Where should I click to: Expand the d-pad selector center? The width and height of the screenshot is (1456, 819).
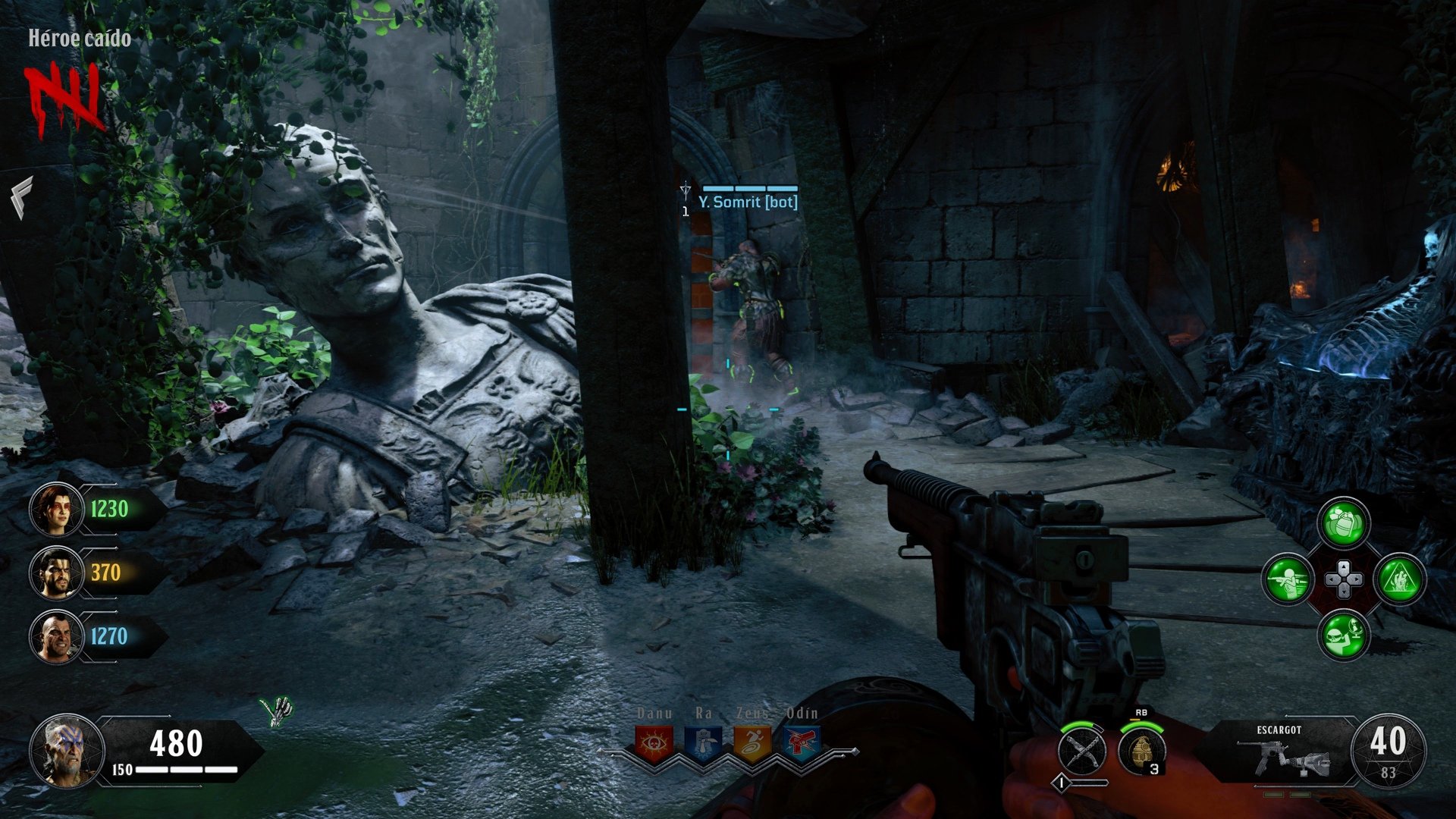pos(1345,579)
